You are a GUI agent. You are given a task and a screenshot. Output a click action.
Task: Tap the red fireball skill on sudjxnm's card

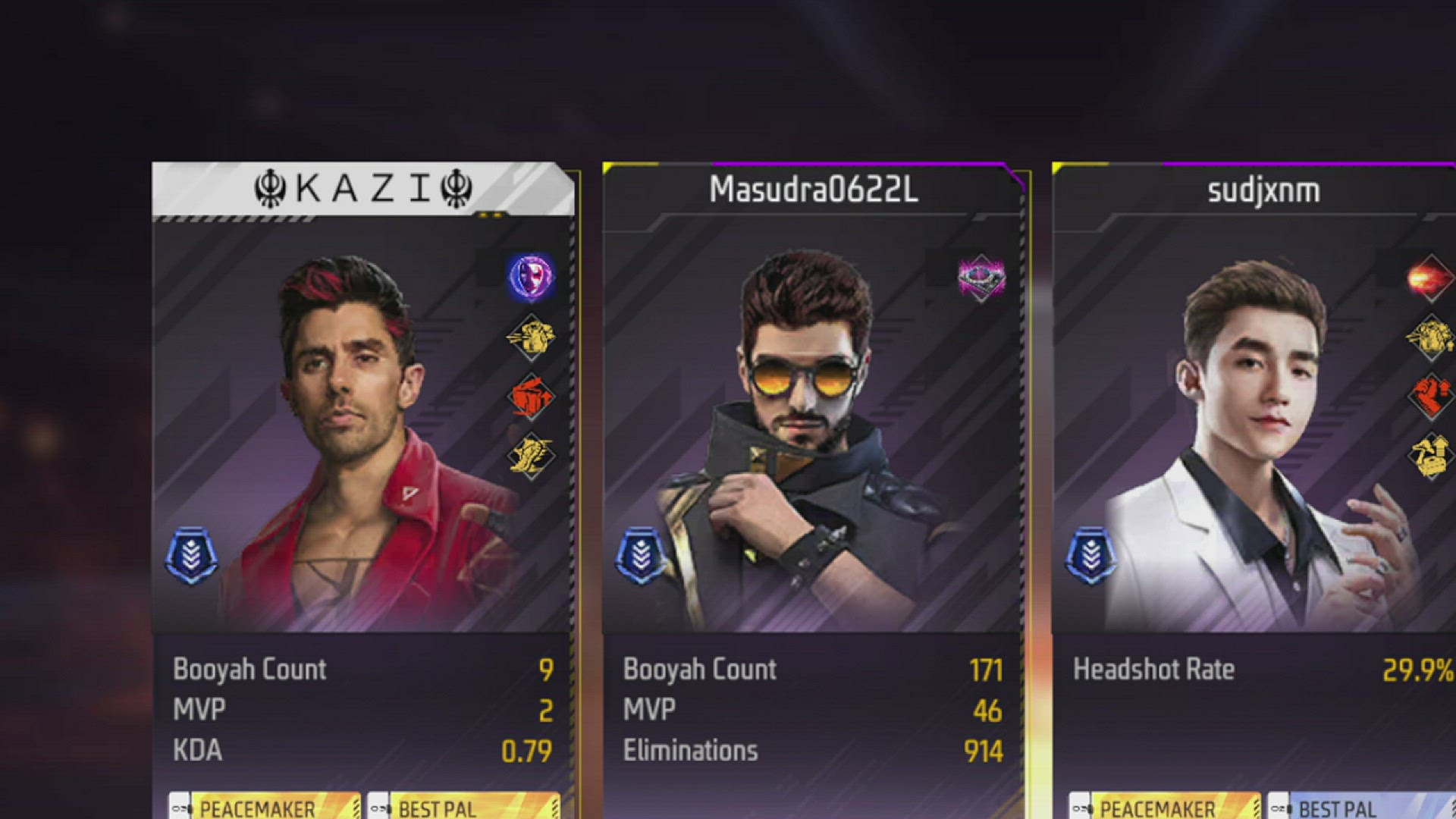[x=1429, y=278]
